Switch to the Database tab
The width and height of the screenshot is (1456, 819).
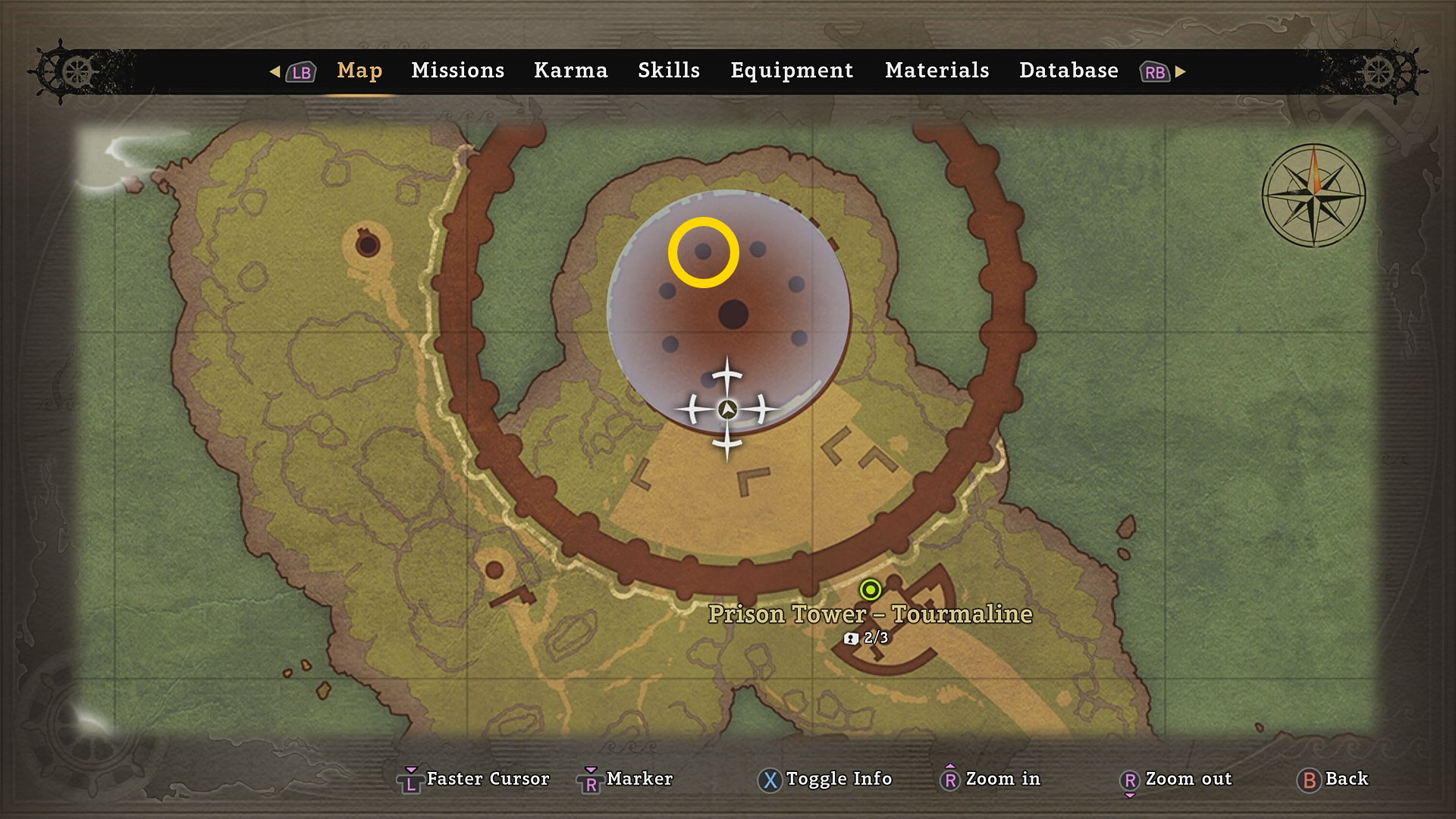pos(1068,71)
